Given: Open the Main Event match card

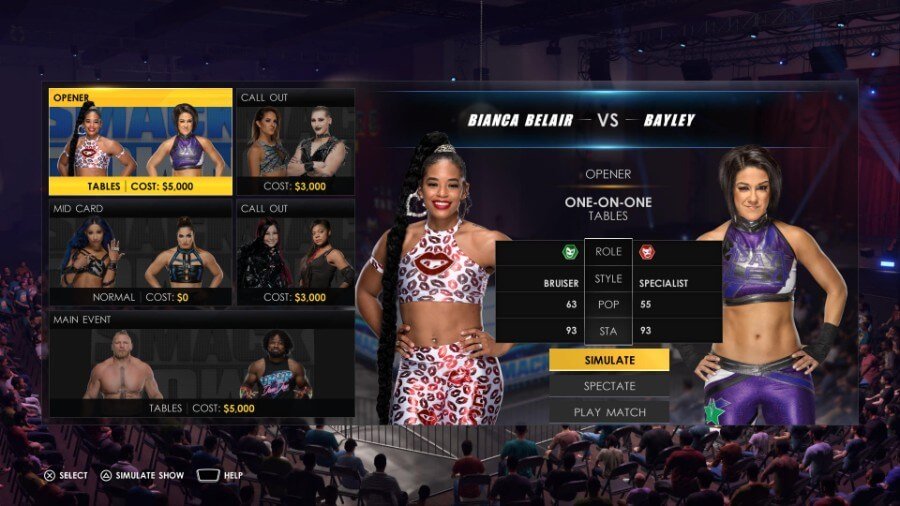Looking at the screenshot, I should (201, 364).
